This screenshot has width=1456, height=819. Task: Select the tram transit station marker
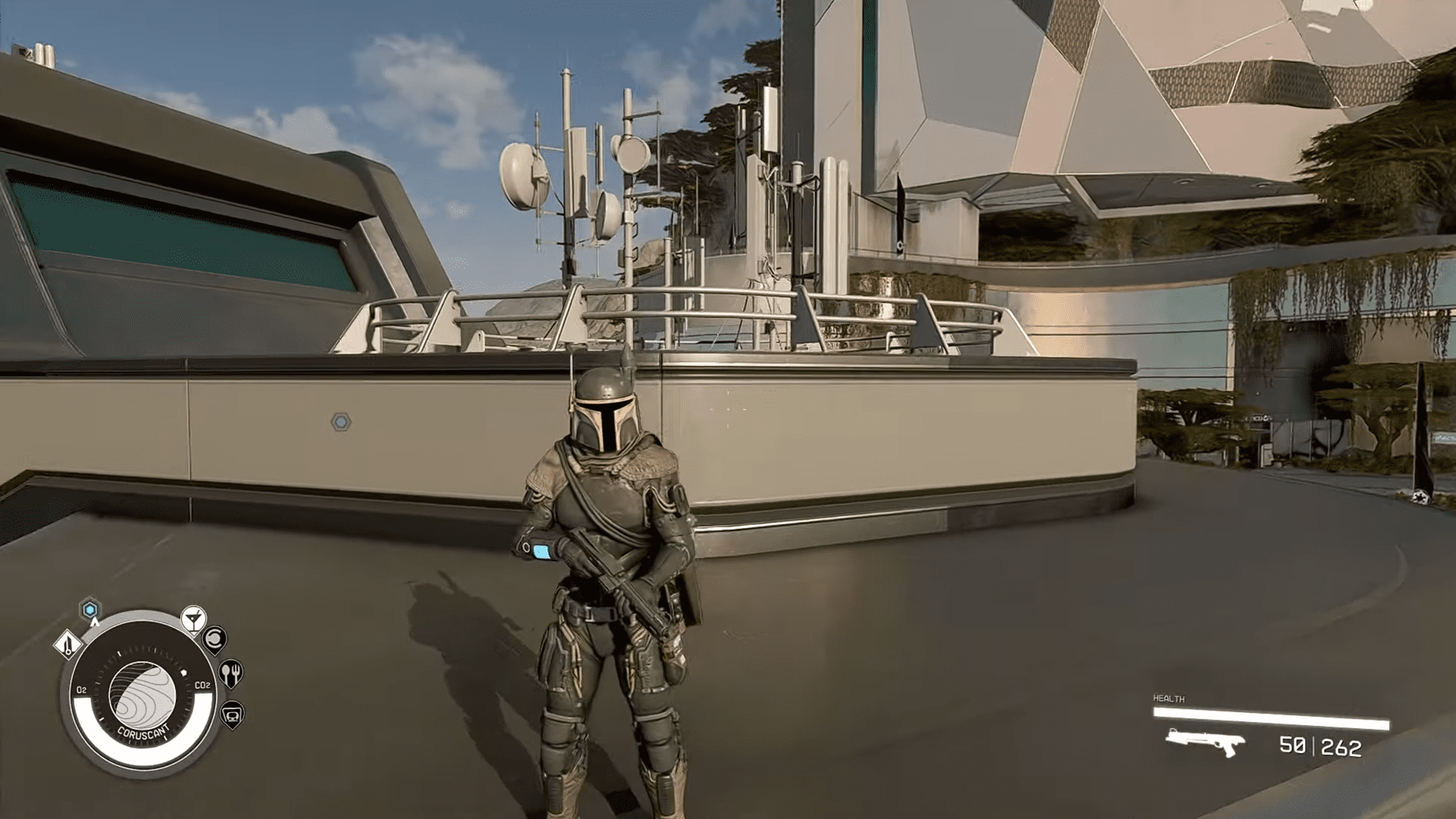[232, 715]
